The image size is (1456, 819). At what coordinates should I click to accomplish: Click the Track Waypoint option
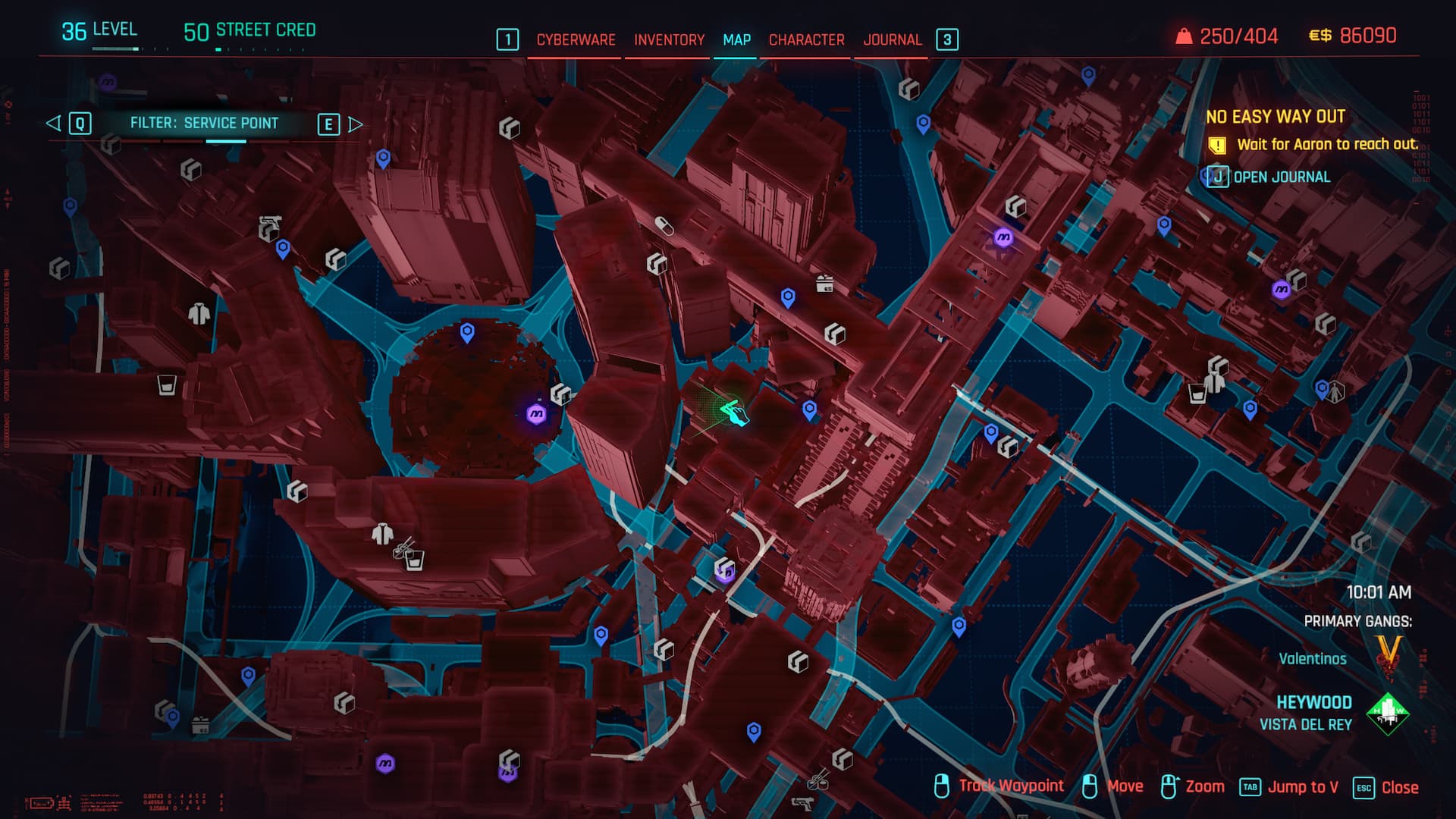[1010, 786]
